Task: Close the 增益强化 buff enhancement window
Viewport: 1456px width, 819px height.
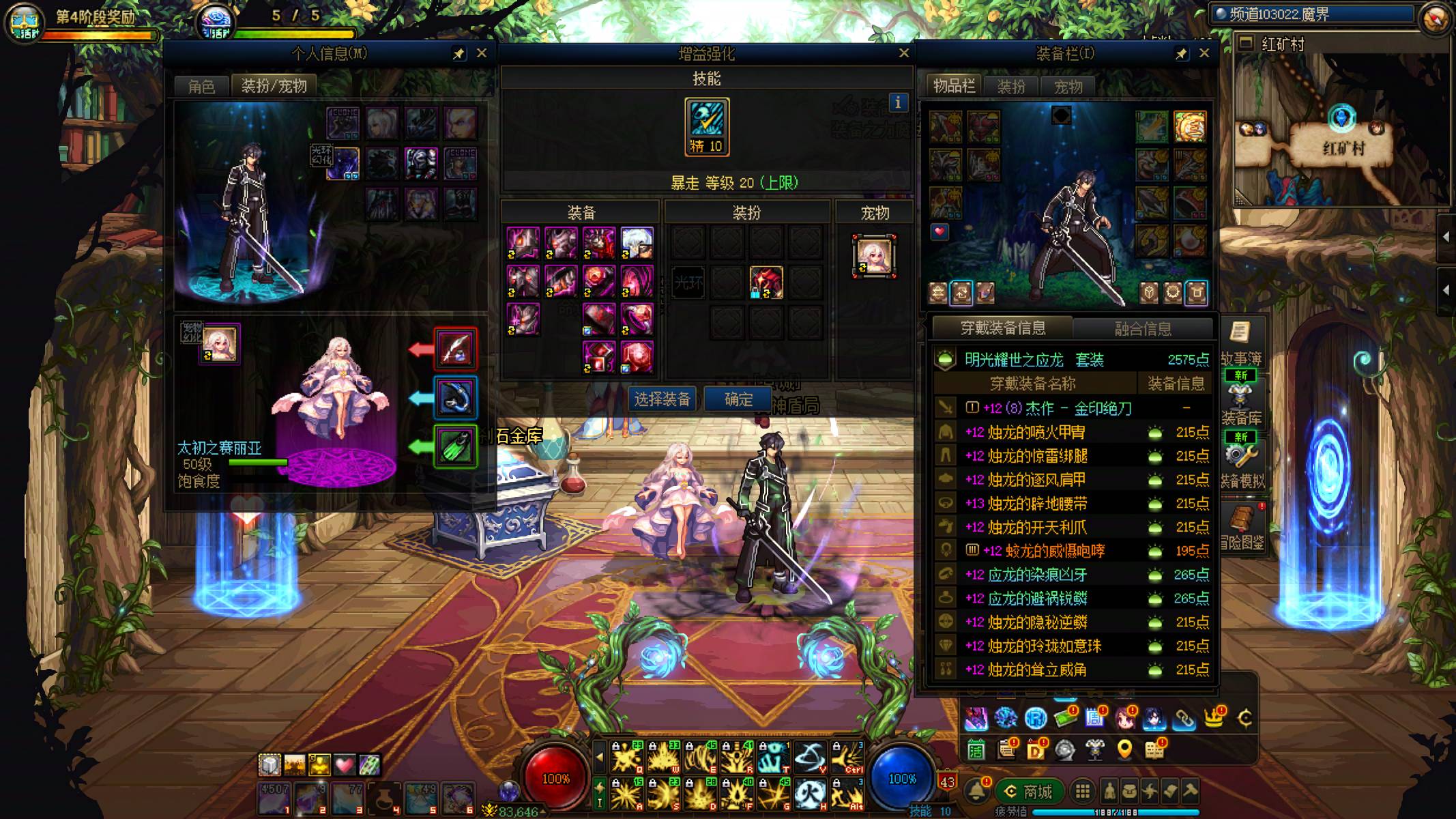Action: tap(904, 53)
